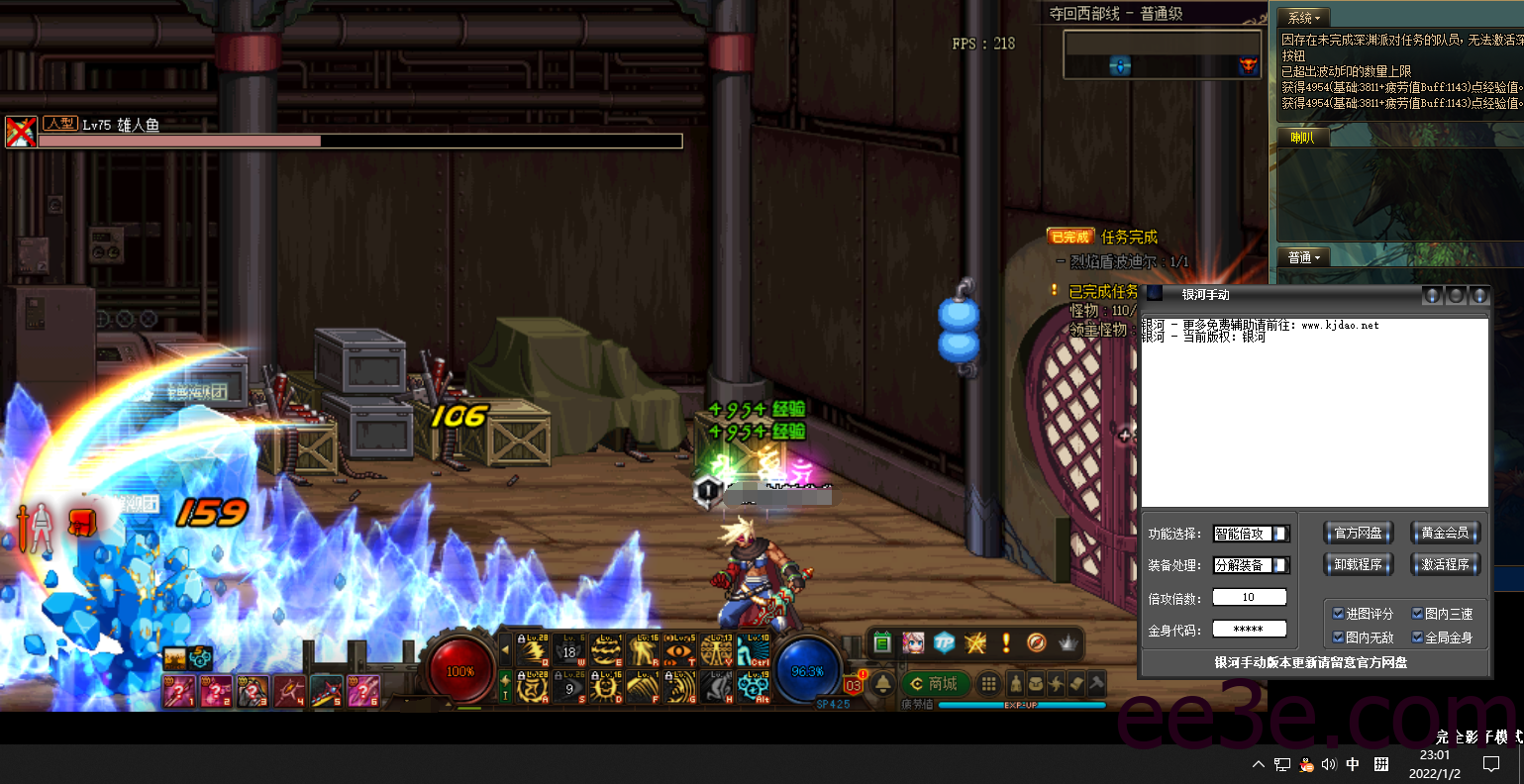The width and height of the screenshot is (1524, 784).
Task: Open the 普通 chat channel dropdown
Action: tap(1304, 257)
